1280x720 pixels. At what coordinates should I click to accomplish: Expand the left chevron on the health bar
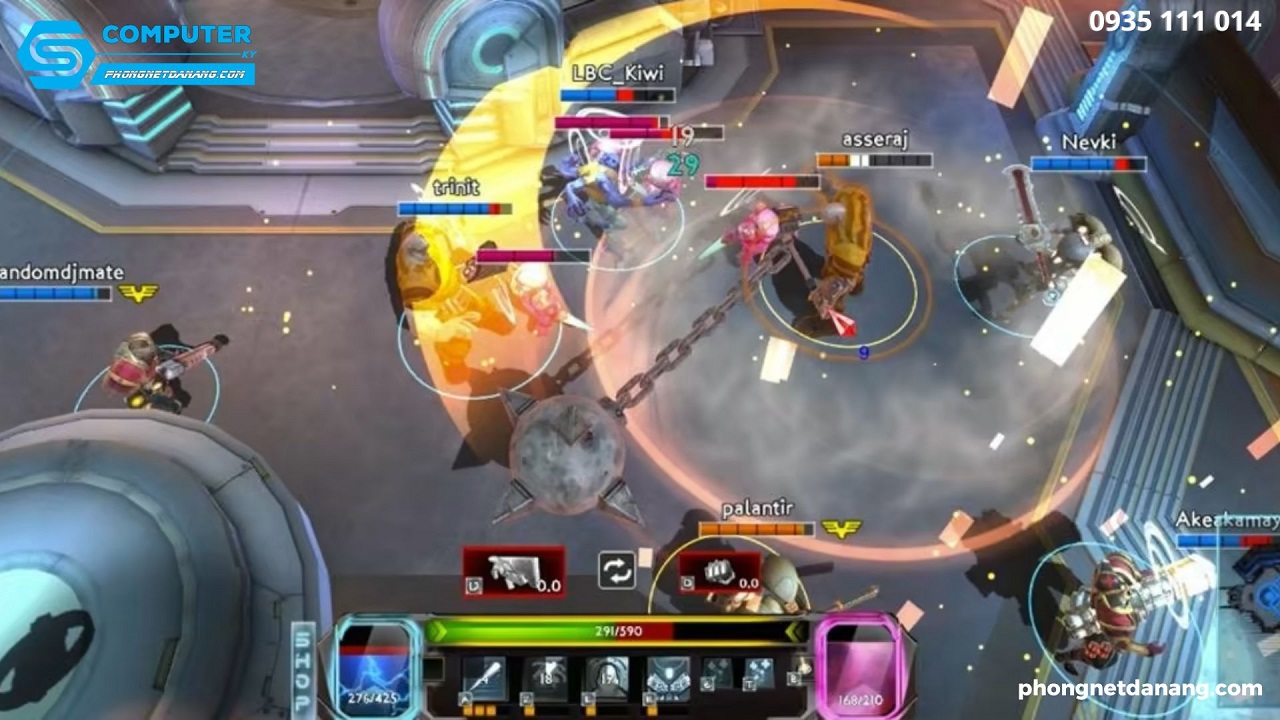click(437, 630)
